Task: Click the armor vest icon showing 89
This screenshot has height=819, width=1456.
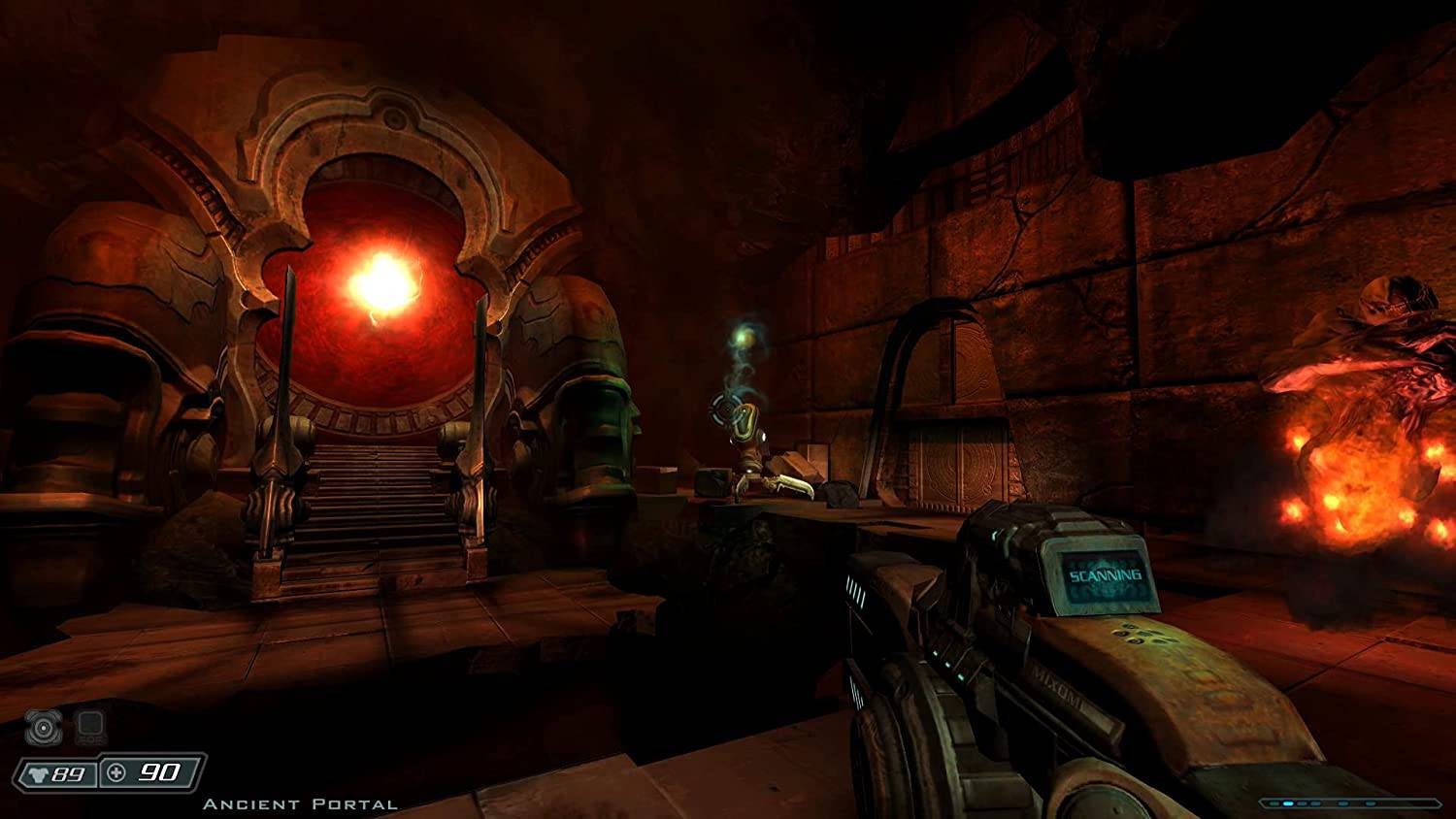Action: 40,773
